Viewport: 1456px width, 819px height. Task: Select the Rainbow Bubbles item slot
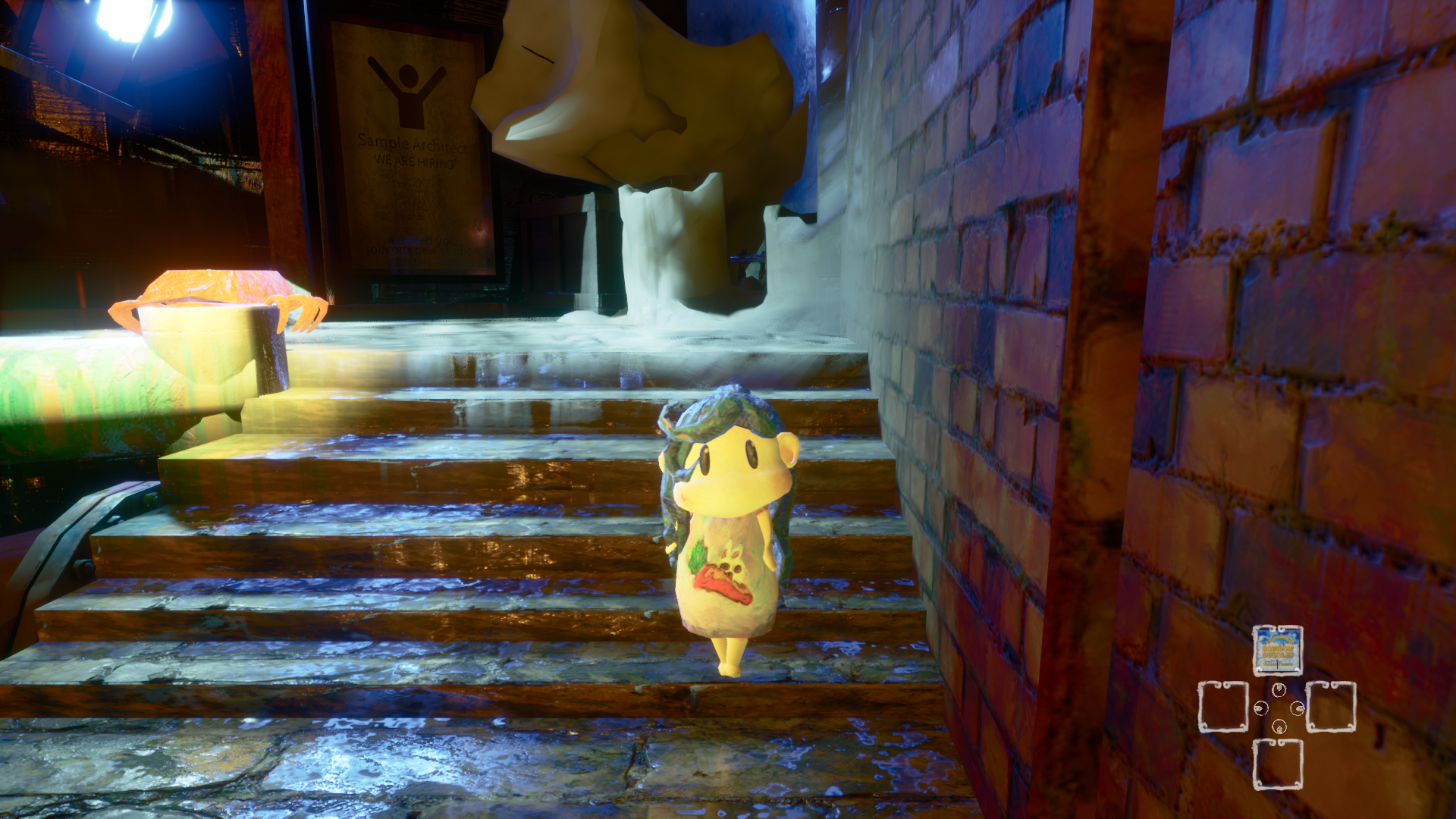[x=1277, y=650]
